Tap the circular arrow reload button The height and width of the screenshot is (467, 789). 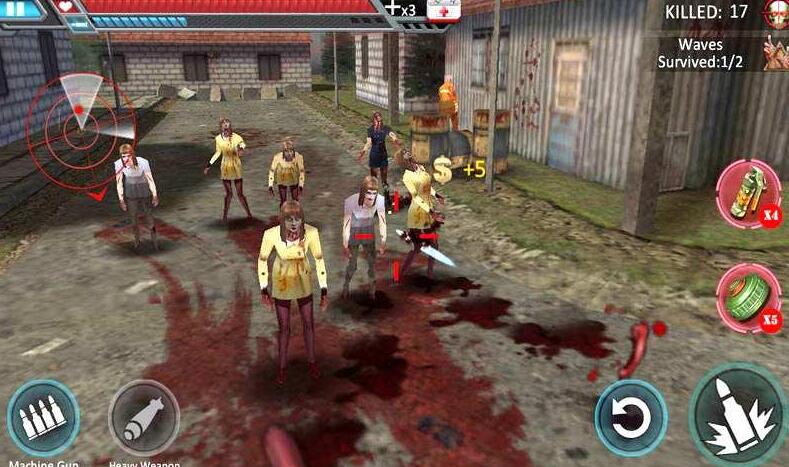pos(631,417)
